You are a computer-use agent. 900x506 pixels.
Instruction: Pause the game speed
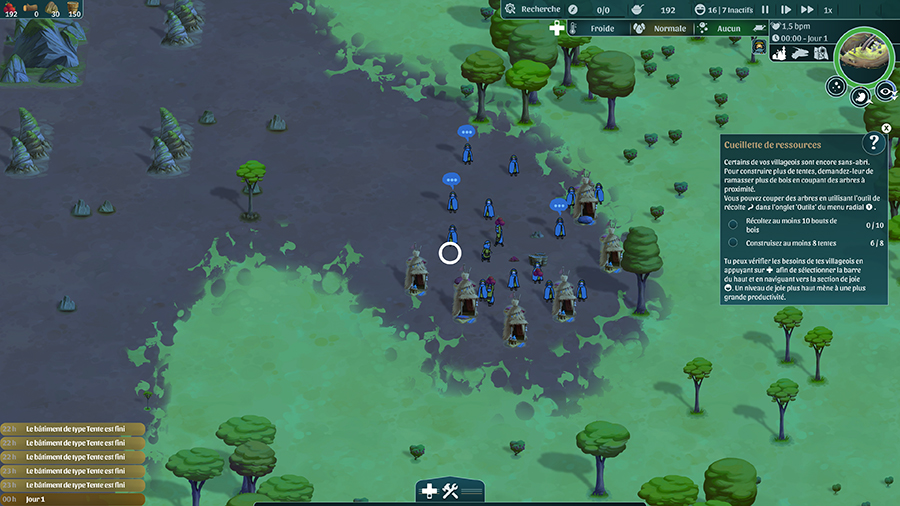(765, 9)
